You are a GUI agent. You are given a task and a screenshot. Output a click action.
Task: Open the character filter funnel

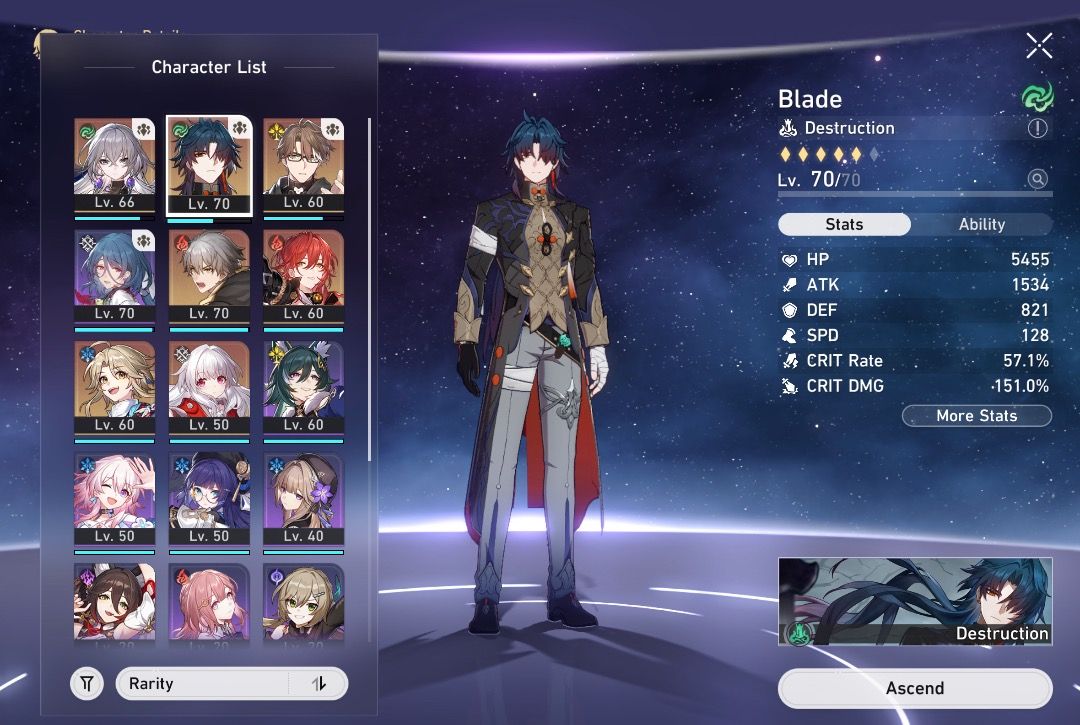click(87, 684)
